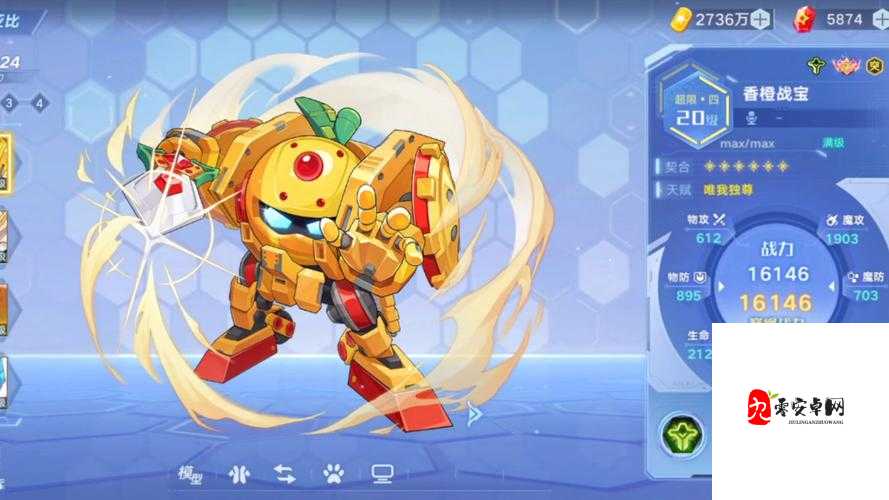889x500 pixels.
Task: Open the 模型 model view
Action: [190, 473]
